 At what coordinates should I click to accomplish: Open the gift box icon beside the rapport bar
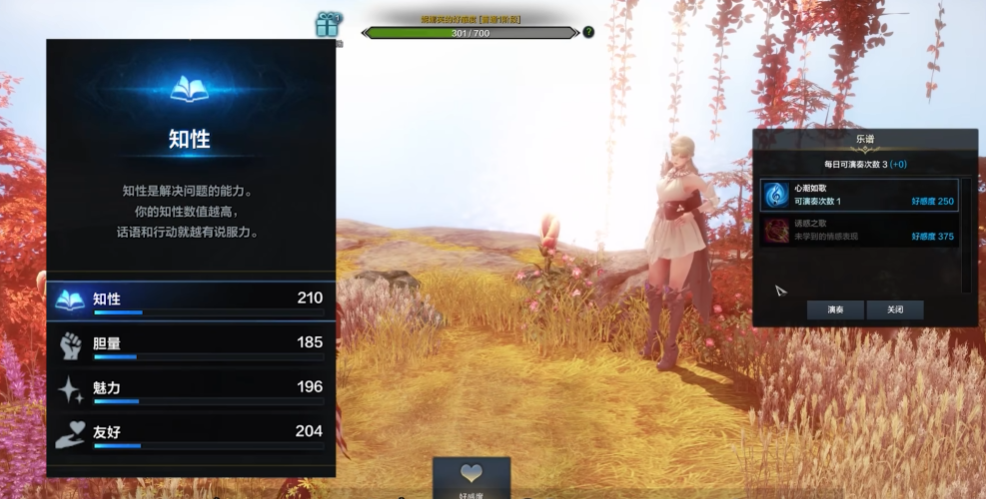coord(327,24)
